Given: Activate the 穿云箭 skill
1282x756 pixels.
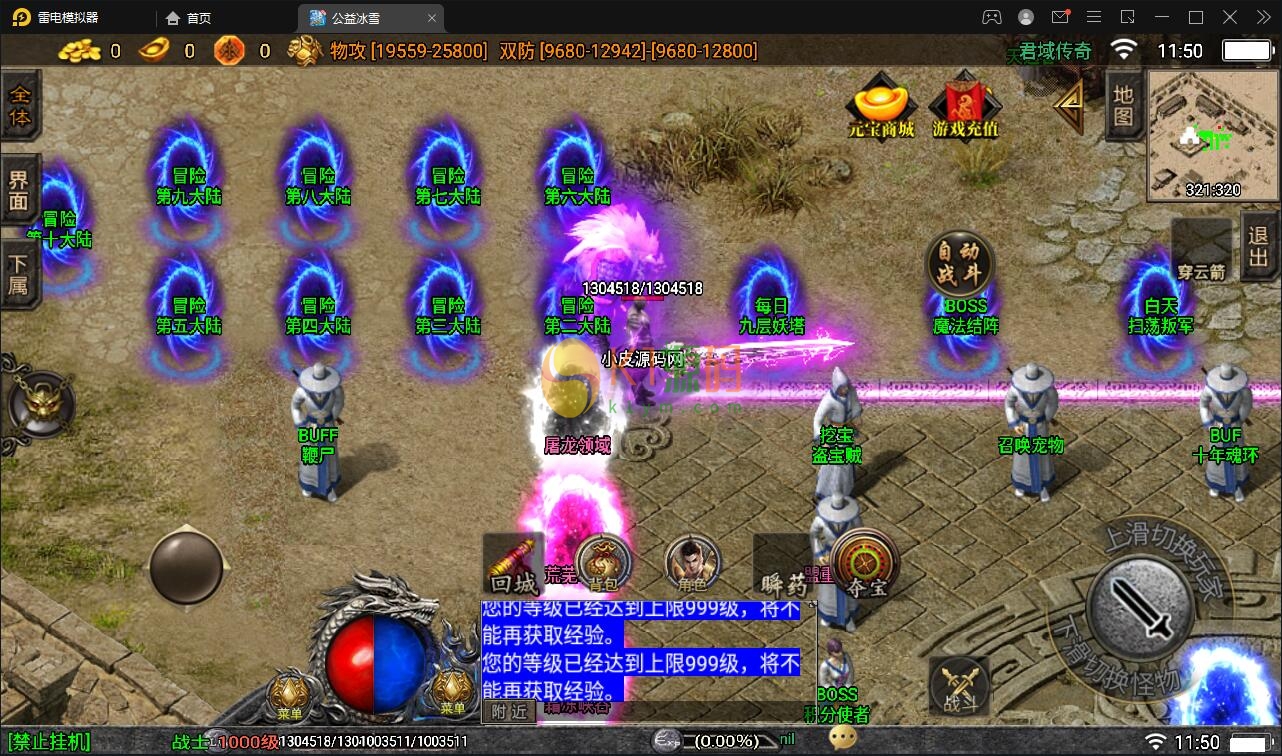Looking at the screenshot, I should coord(1201,250).
